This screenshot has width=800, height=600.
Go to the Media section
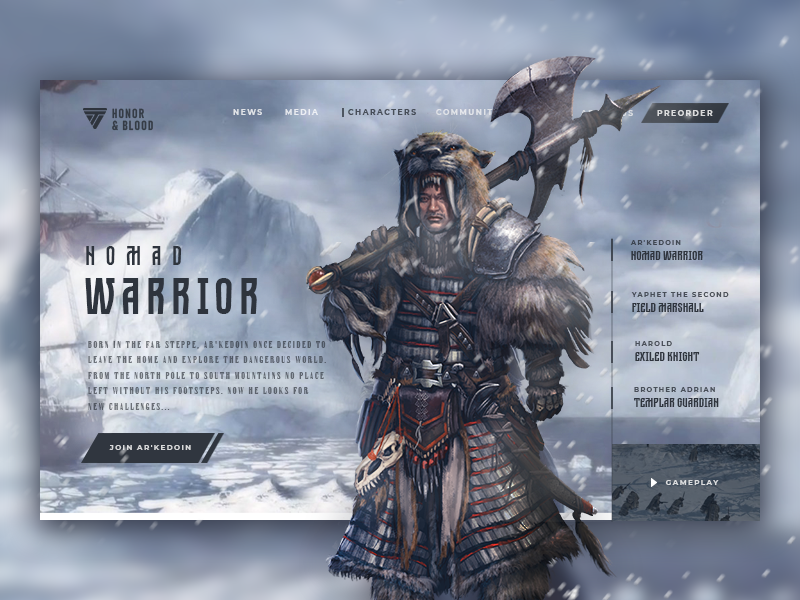pyautogui.click(x=301, y=112)
